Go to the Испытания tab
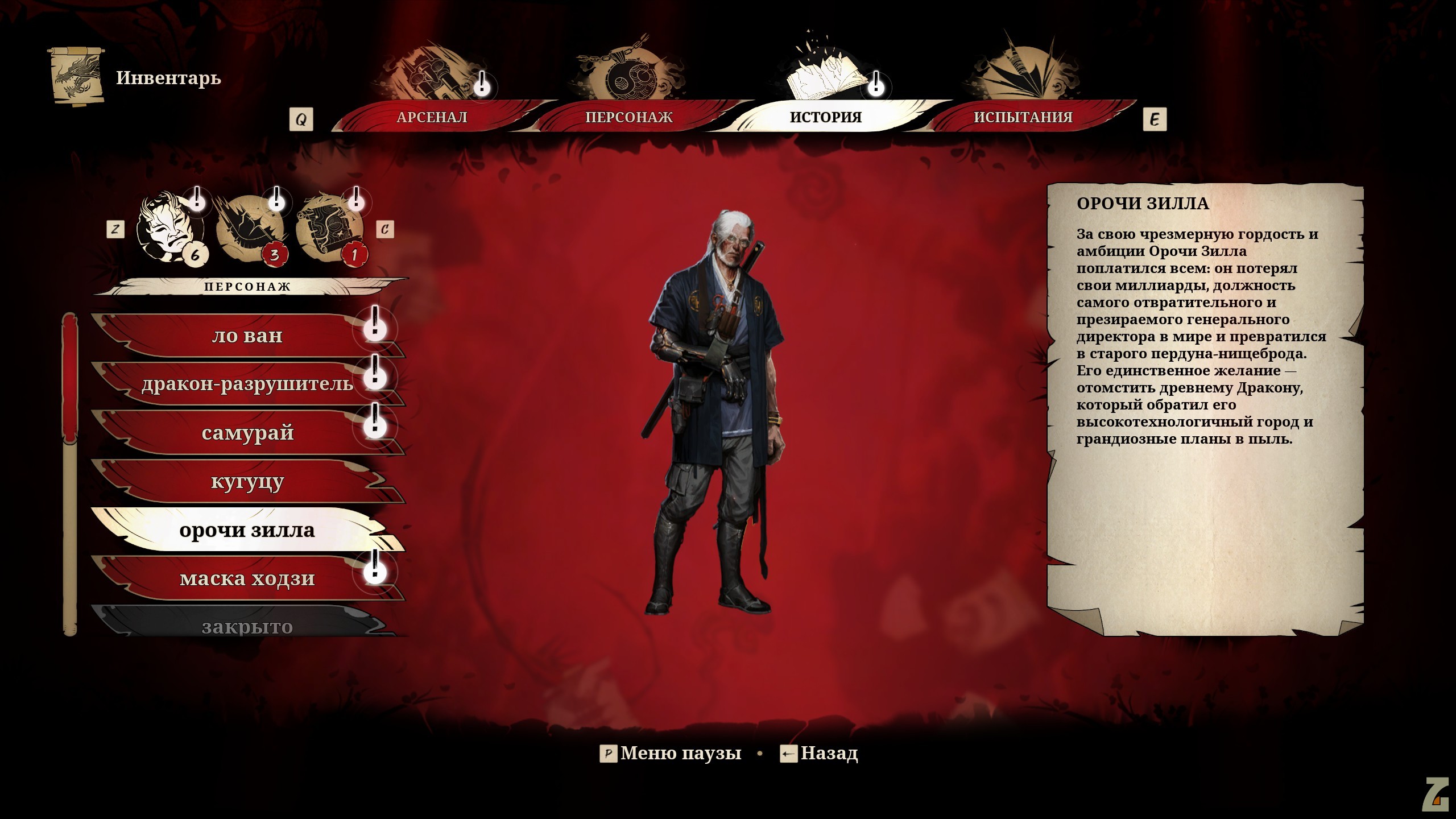 pos(1023,117)
